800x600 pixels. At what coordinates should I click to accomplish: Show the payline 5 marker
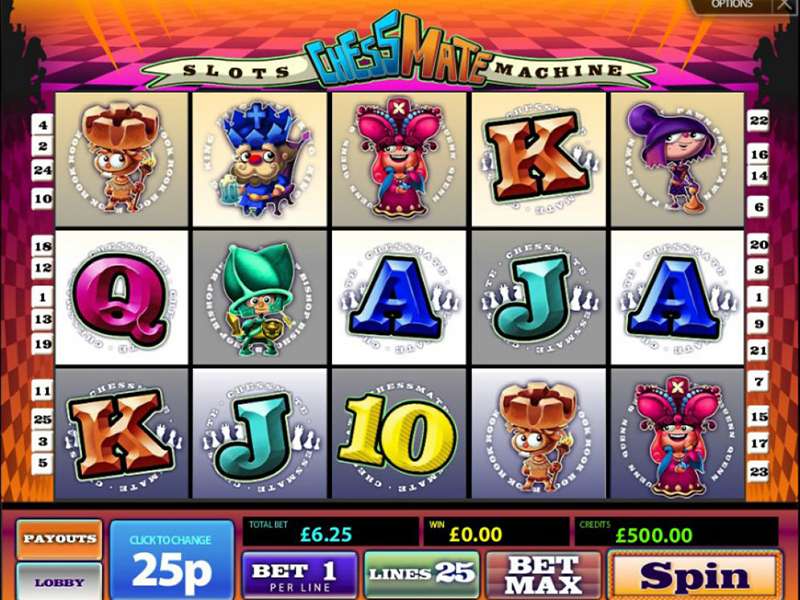click(43, 463)
